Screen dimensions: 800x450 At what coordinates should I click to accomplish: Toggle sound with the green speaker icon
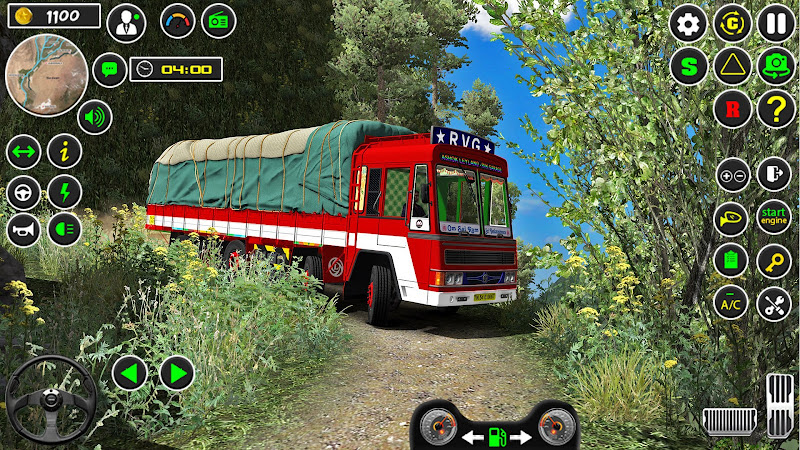[x=95, y=118]
